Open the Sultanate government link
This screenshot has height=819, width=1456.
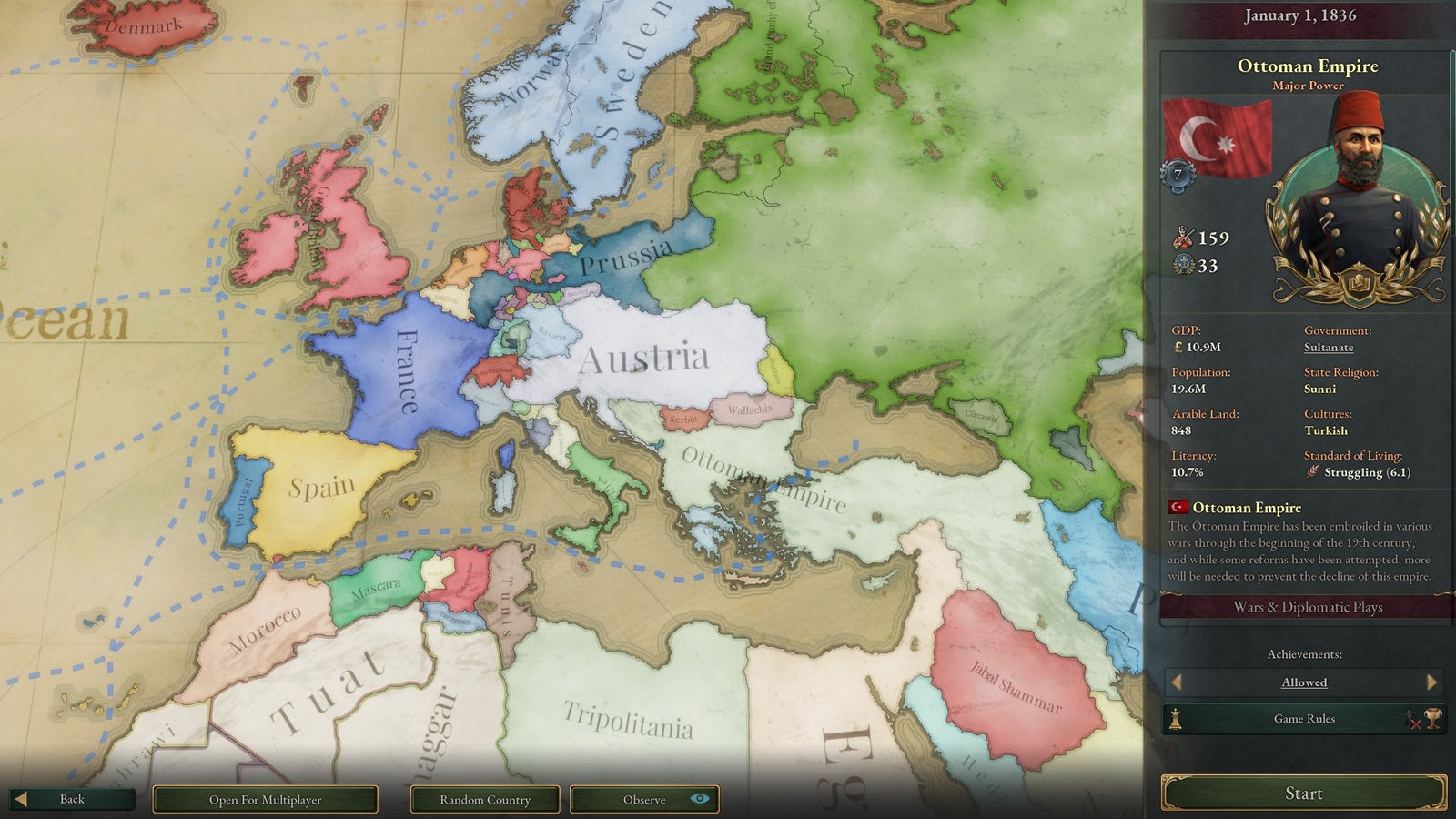pyautogui.click(x=1330, y=347)
